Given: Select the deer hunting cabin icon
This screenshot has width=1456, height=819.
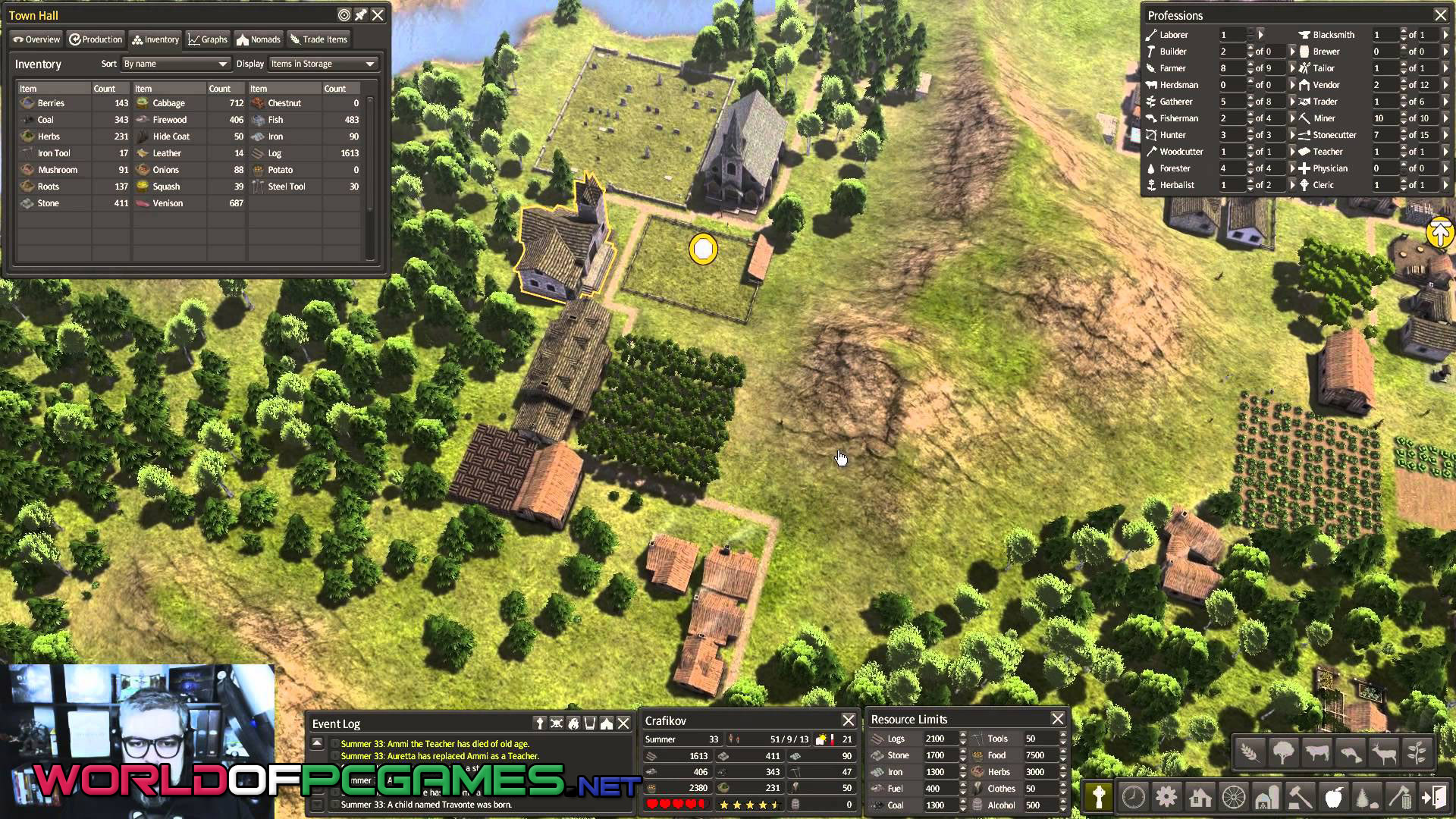Looking at the screenshot, I should coord(1384,753).
